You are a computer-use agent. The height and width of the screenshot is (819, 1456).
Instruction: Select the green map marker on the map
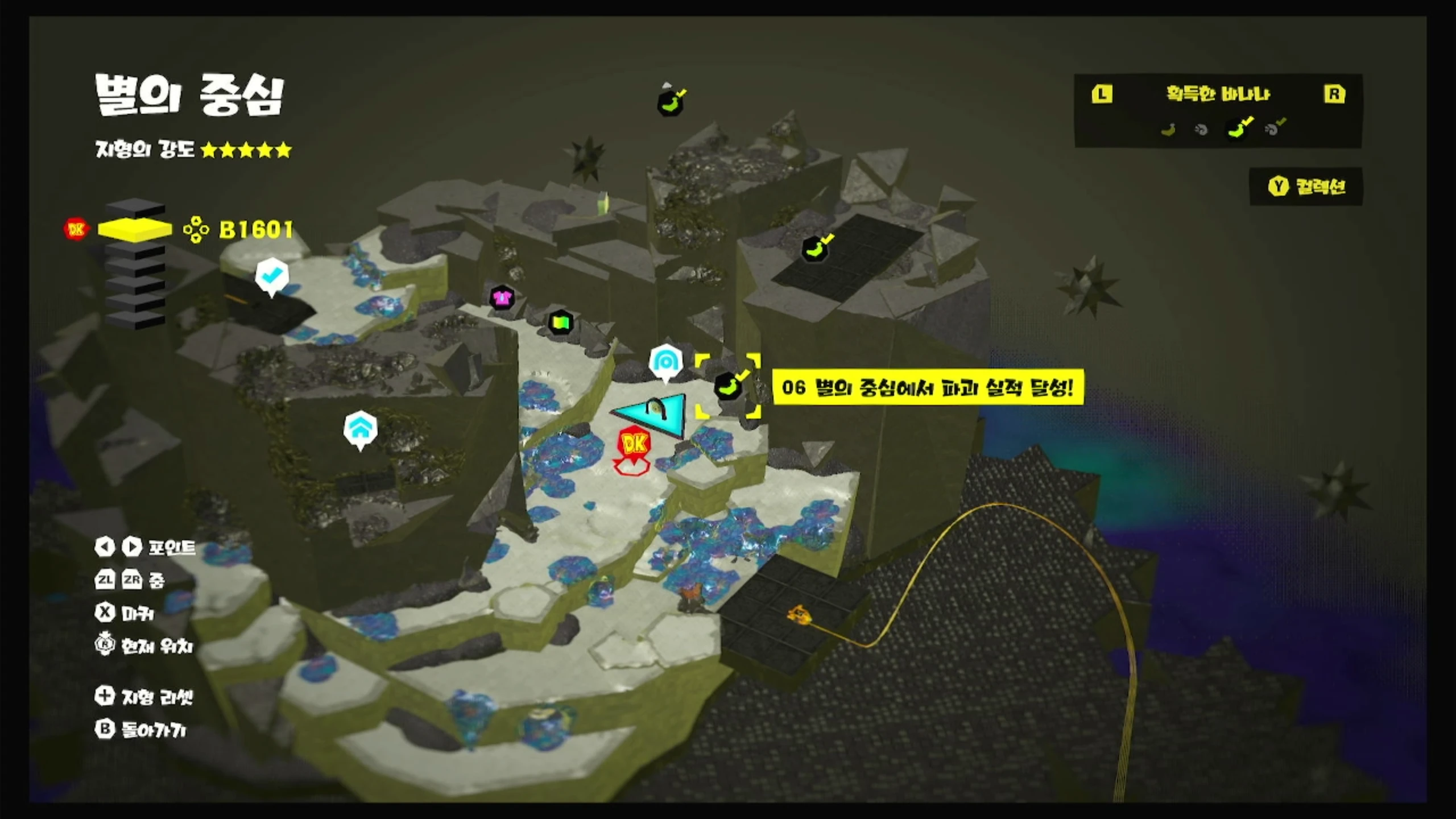coord(560,322)
